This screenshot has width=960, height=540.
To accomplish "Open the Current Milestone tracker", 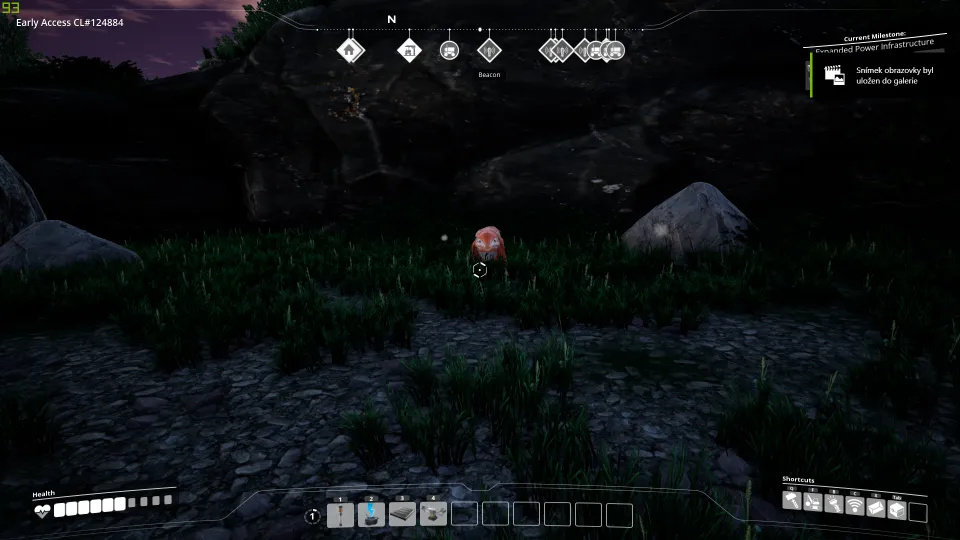I will (x=875, y=41).
